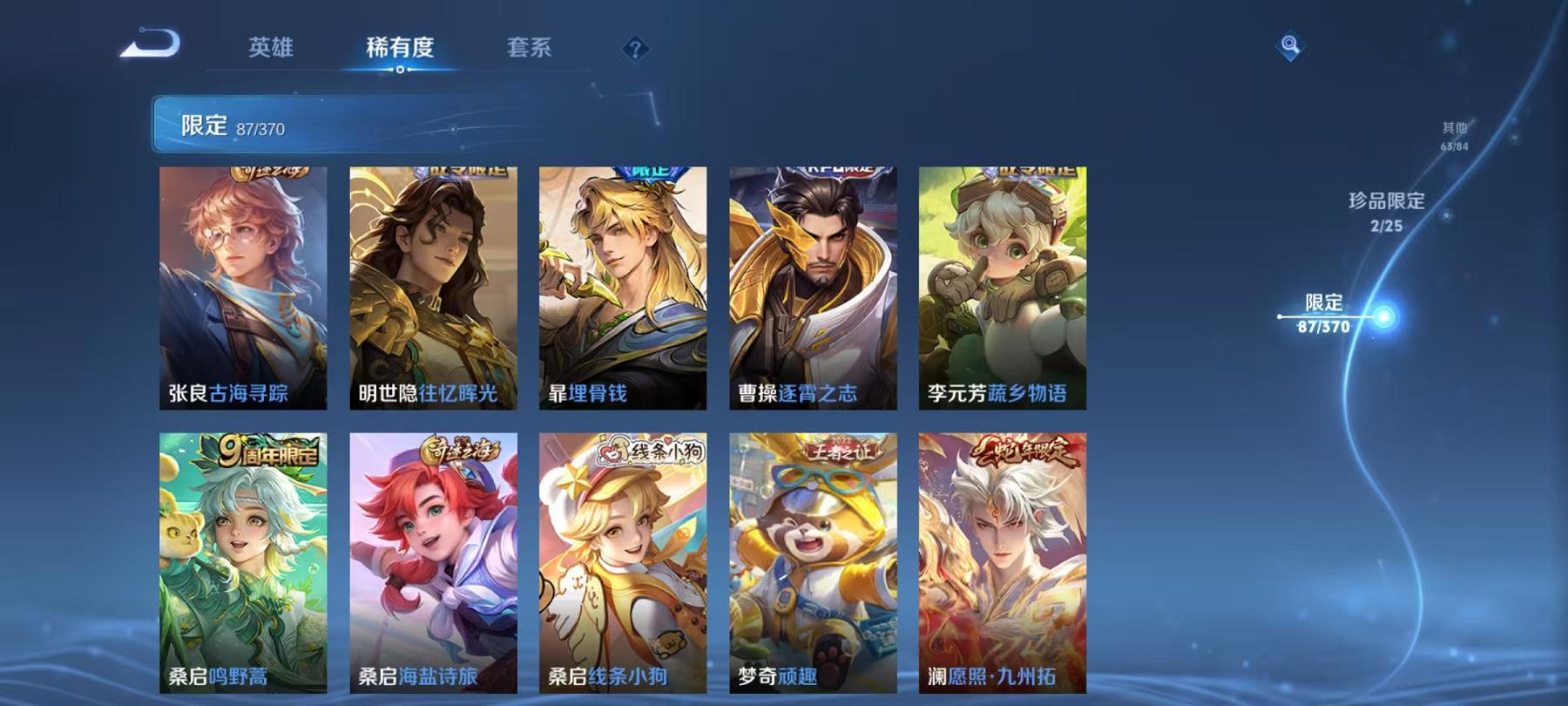1568x706 pixels.
Task: Open the 李元芳 蔬乡物语 skin card
Action: tap(1001, 288)
